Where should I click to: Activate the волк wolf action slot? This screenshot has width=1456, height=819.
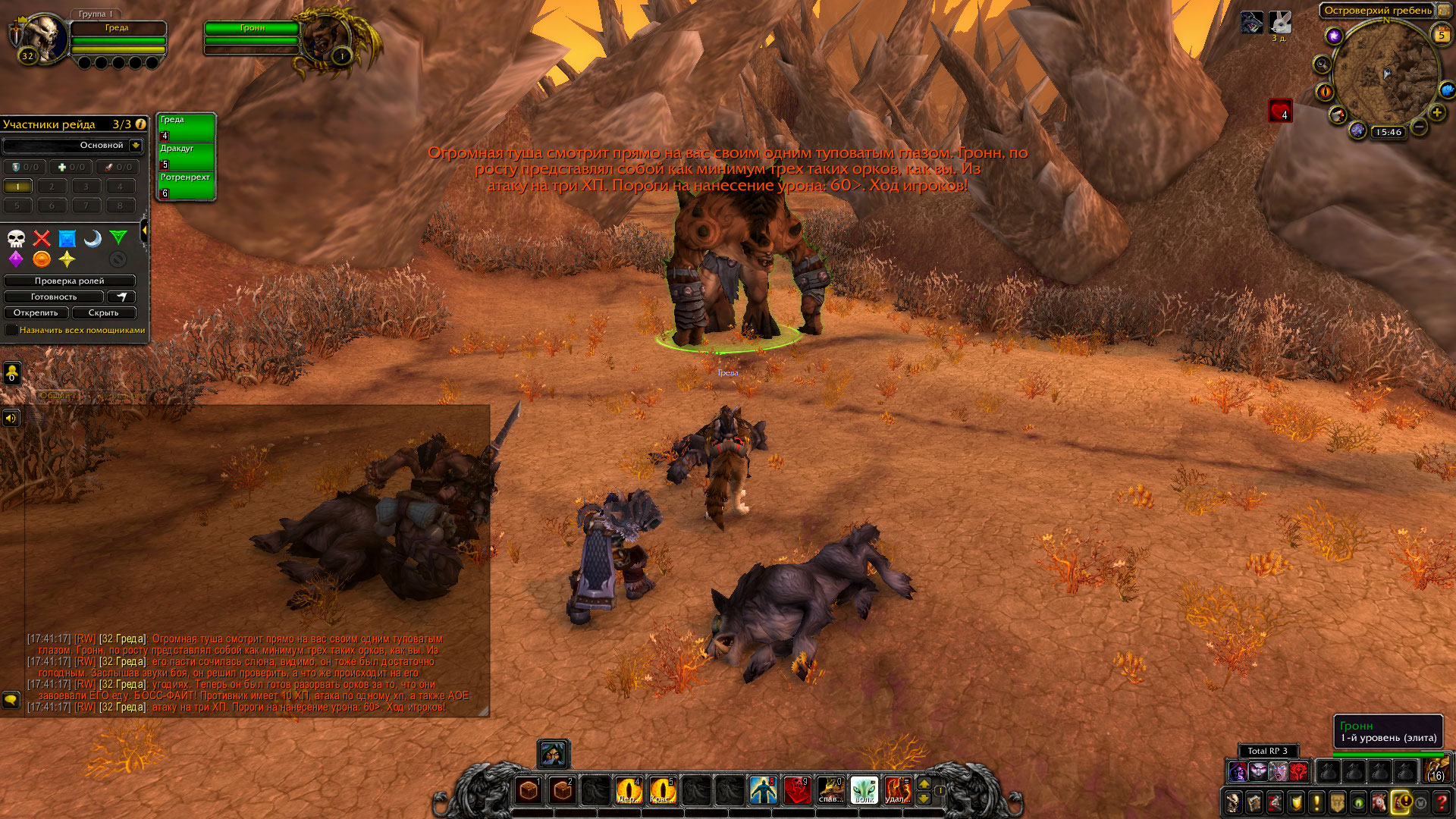coord(864,790)
